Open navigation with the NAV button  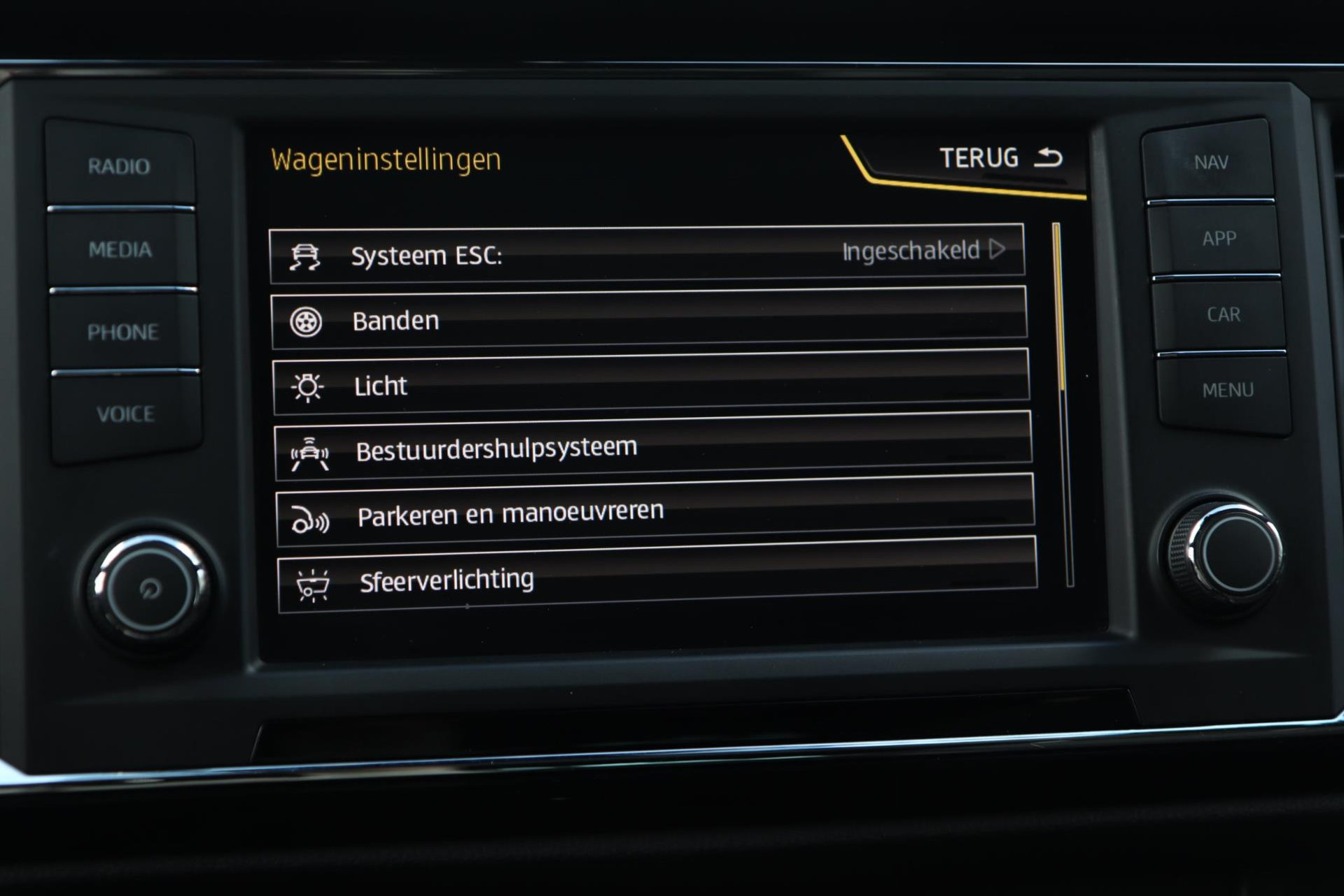[1210, 162]
